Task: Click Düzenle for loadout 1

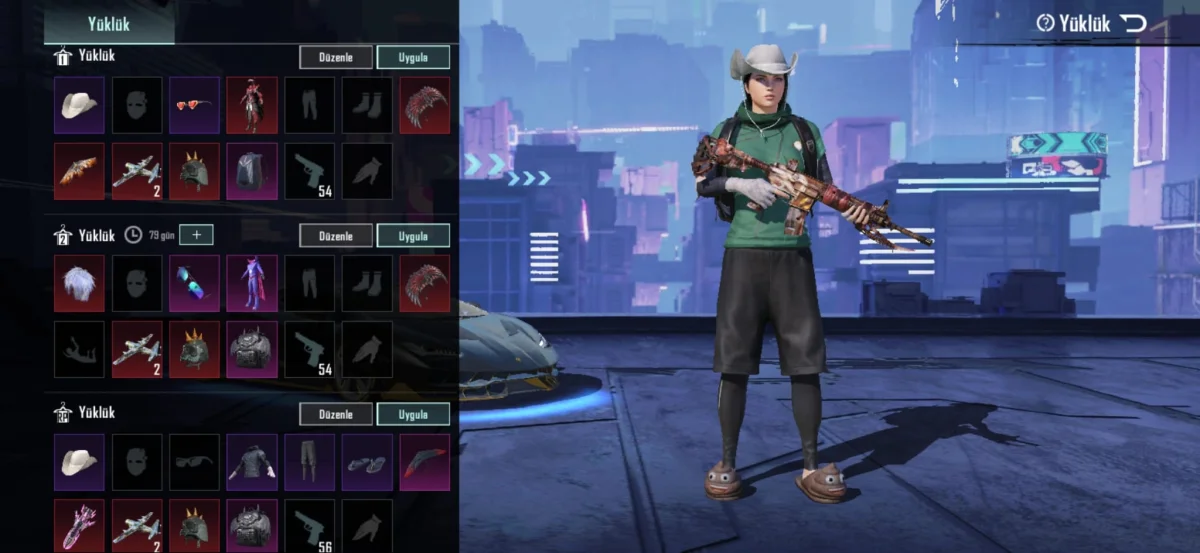Action: point(336,57)
